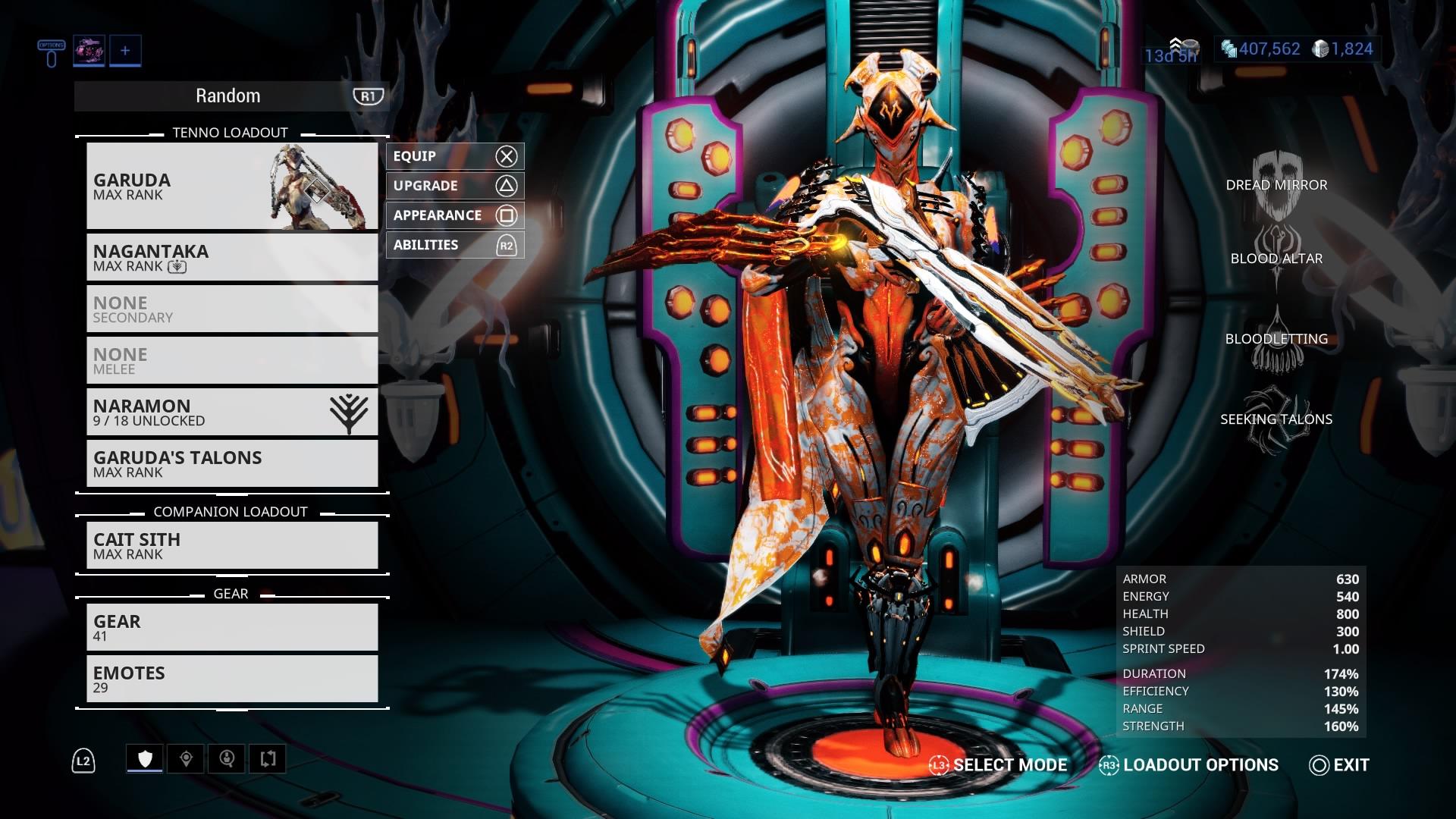Choose the empty Melee weapon slot

(232, 361)
